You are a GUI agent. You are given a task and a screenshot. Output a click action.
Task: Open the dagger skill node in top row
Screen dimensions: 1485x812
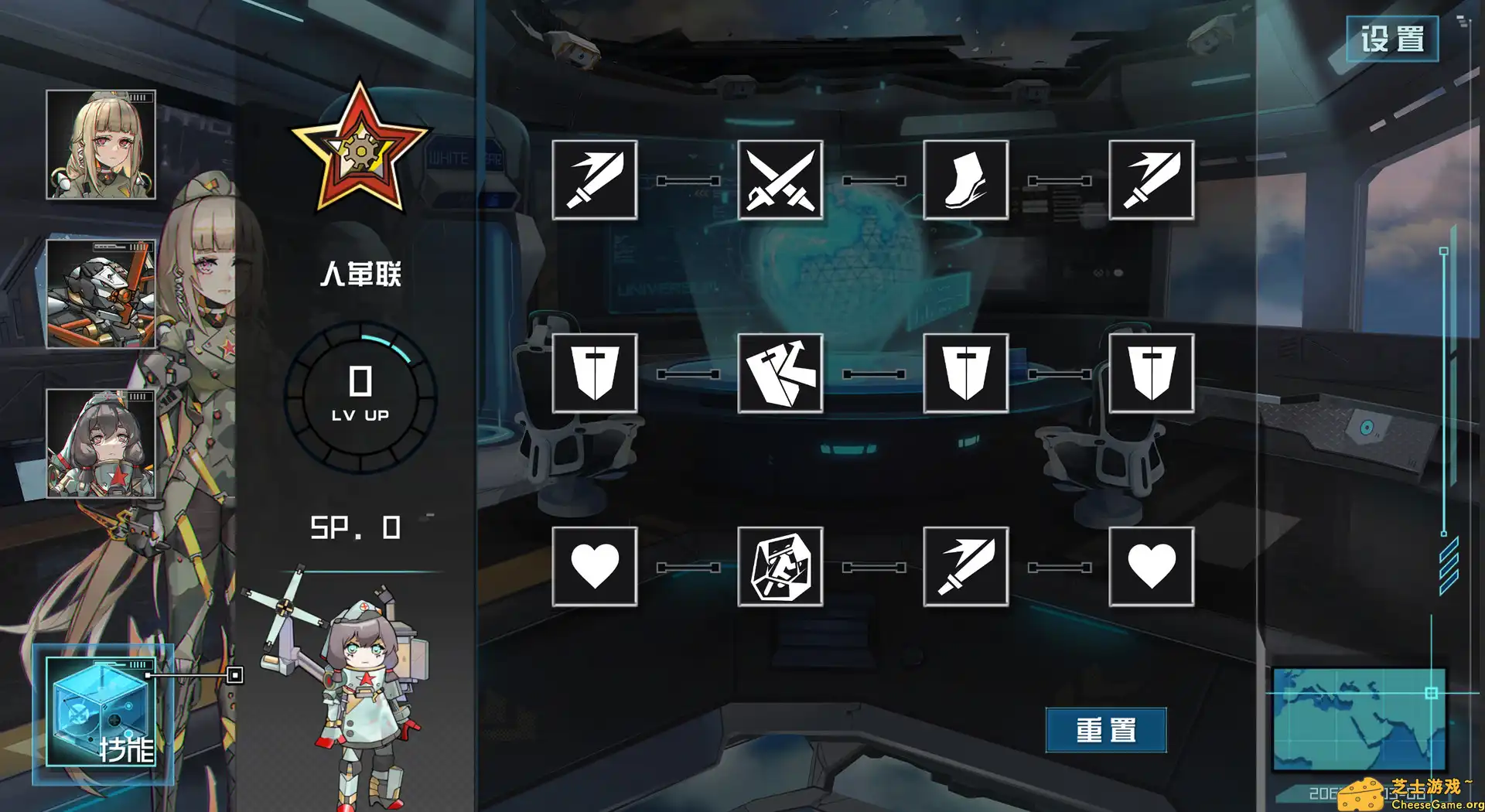(x=1149, y=179)
